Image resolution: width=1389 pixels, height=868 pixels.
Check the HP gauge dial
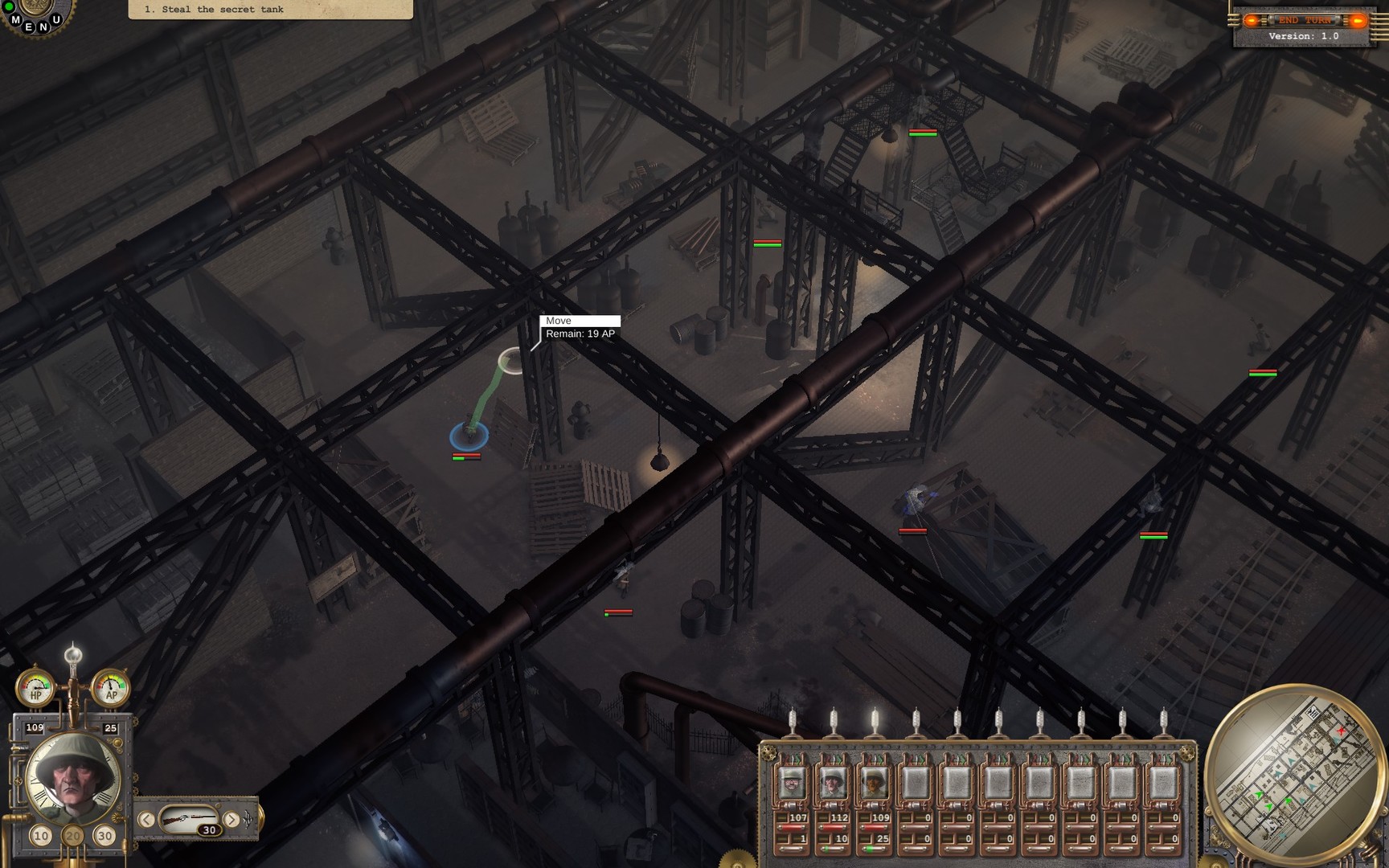point(35,688)
